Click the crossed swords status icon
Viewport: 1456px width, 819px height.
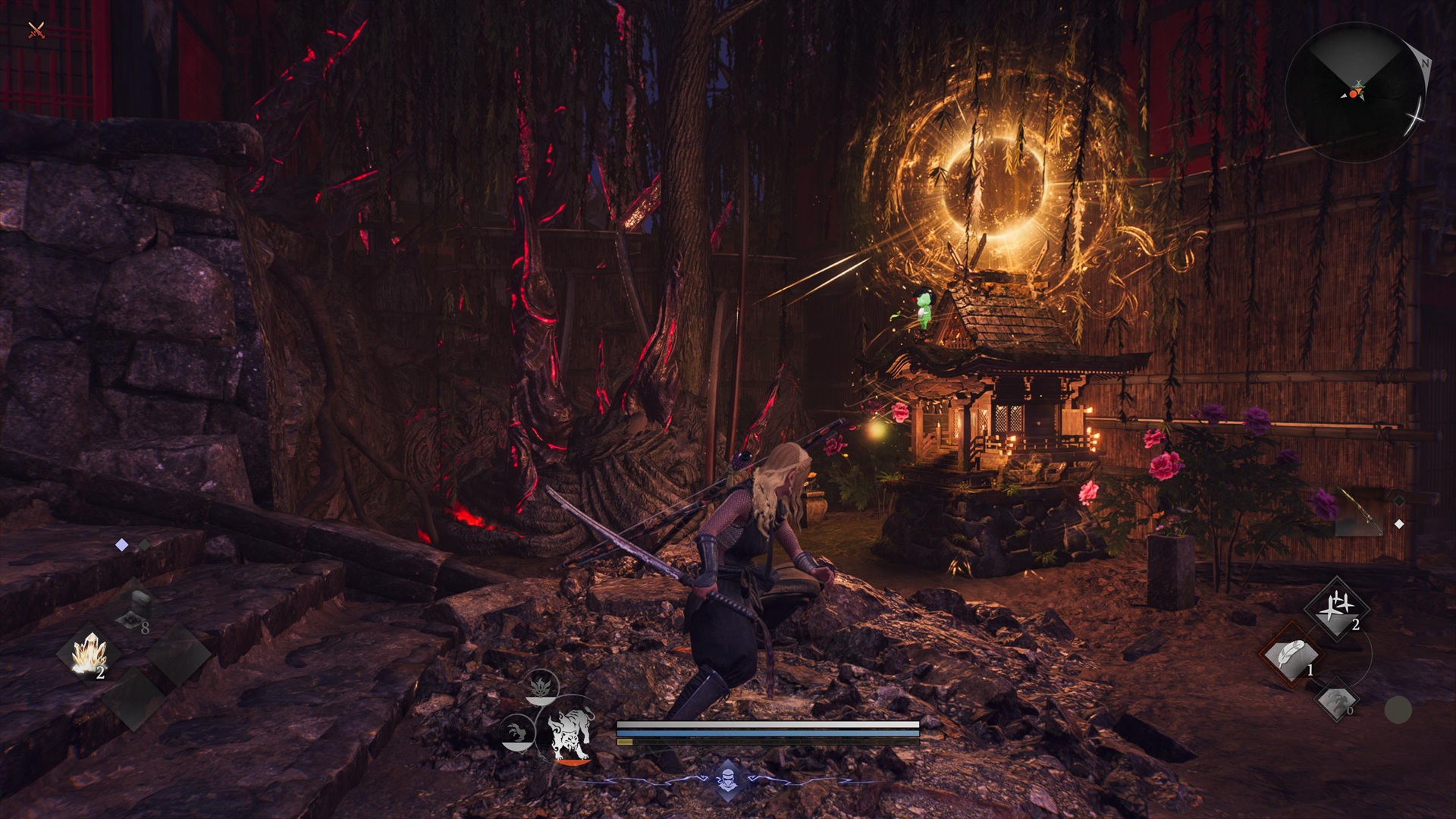pos(36,31)
